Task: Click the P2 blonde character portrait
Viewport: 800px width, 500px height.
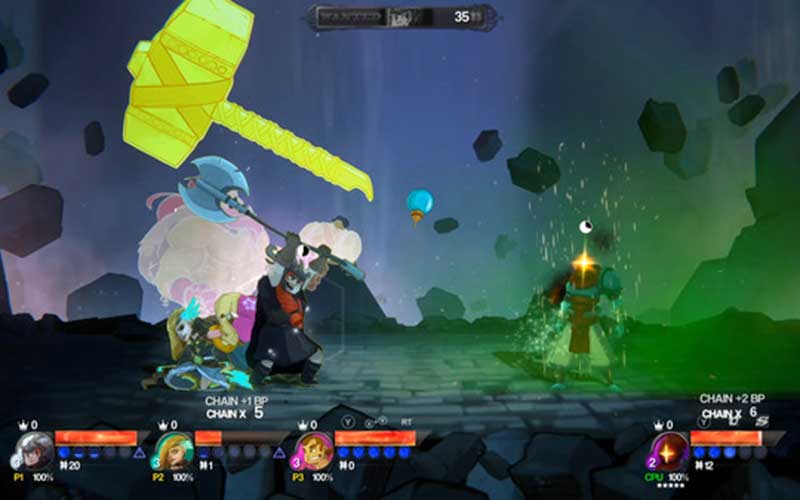Action: click(x=173, y=451)
